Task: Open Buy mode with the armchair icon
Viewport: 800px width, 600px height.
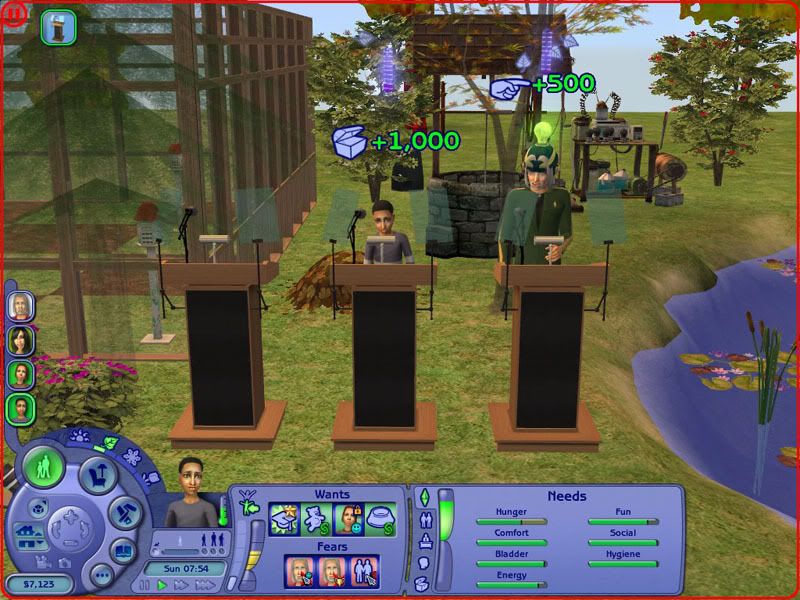Action: pyautogui.click(x=98, y=473)
